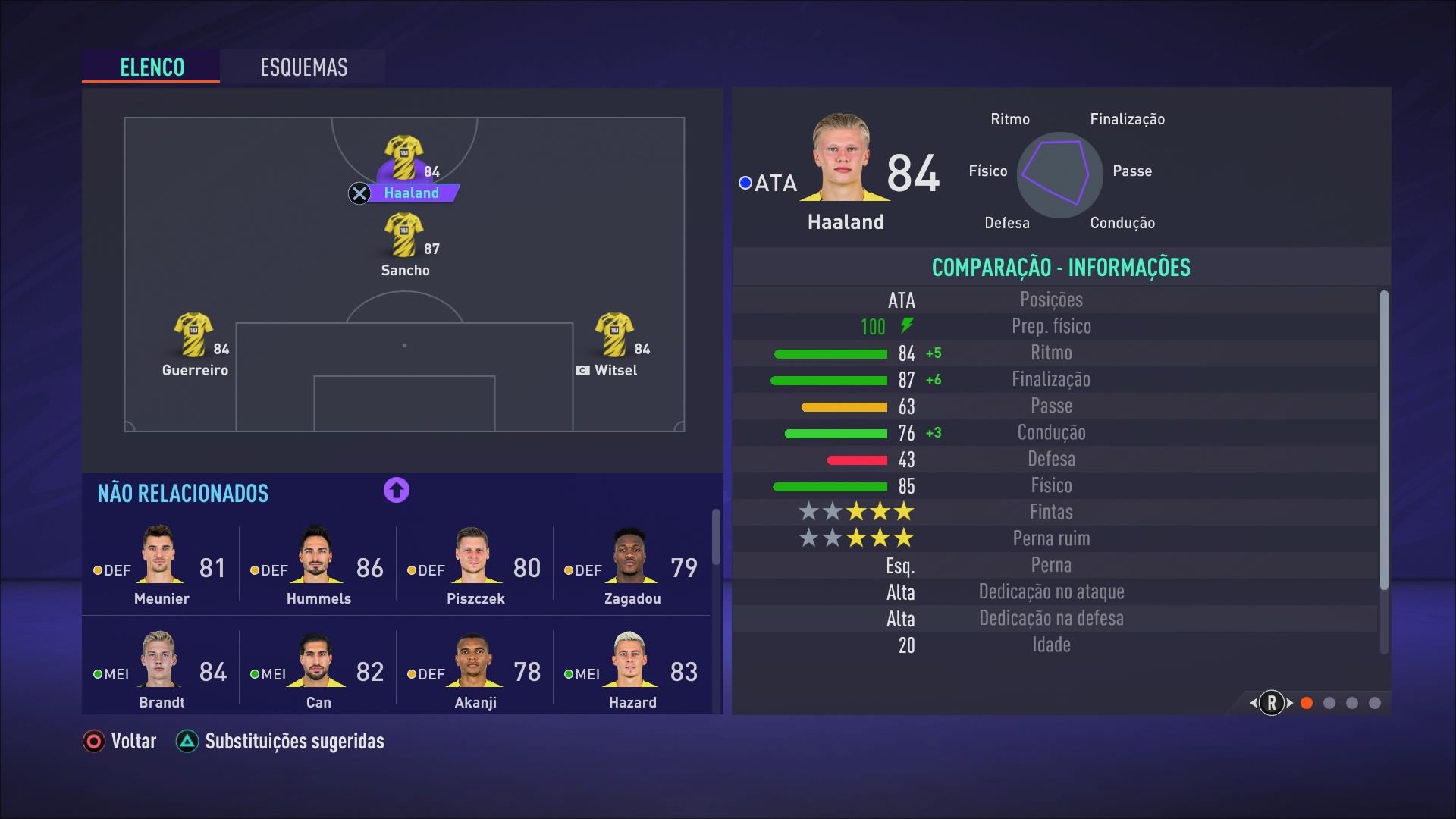The width and height of the screenshot is (1456, 819).
Task: Click the ATA position radio indicator next to Haaland
Action: click(744, 183)
